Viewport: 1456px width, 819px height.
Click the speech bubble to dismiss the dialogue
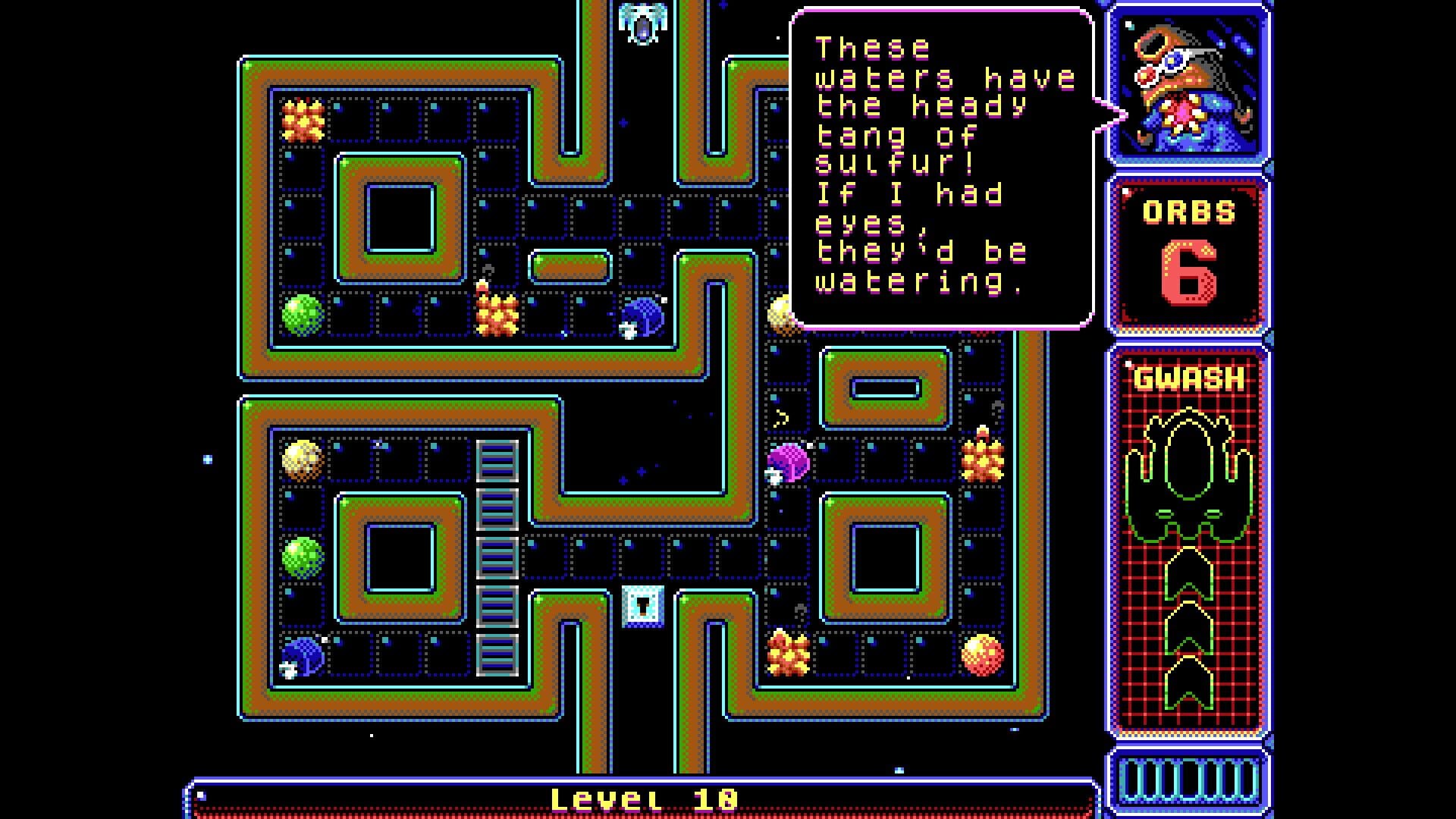point(942,168)
